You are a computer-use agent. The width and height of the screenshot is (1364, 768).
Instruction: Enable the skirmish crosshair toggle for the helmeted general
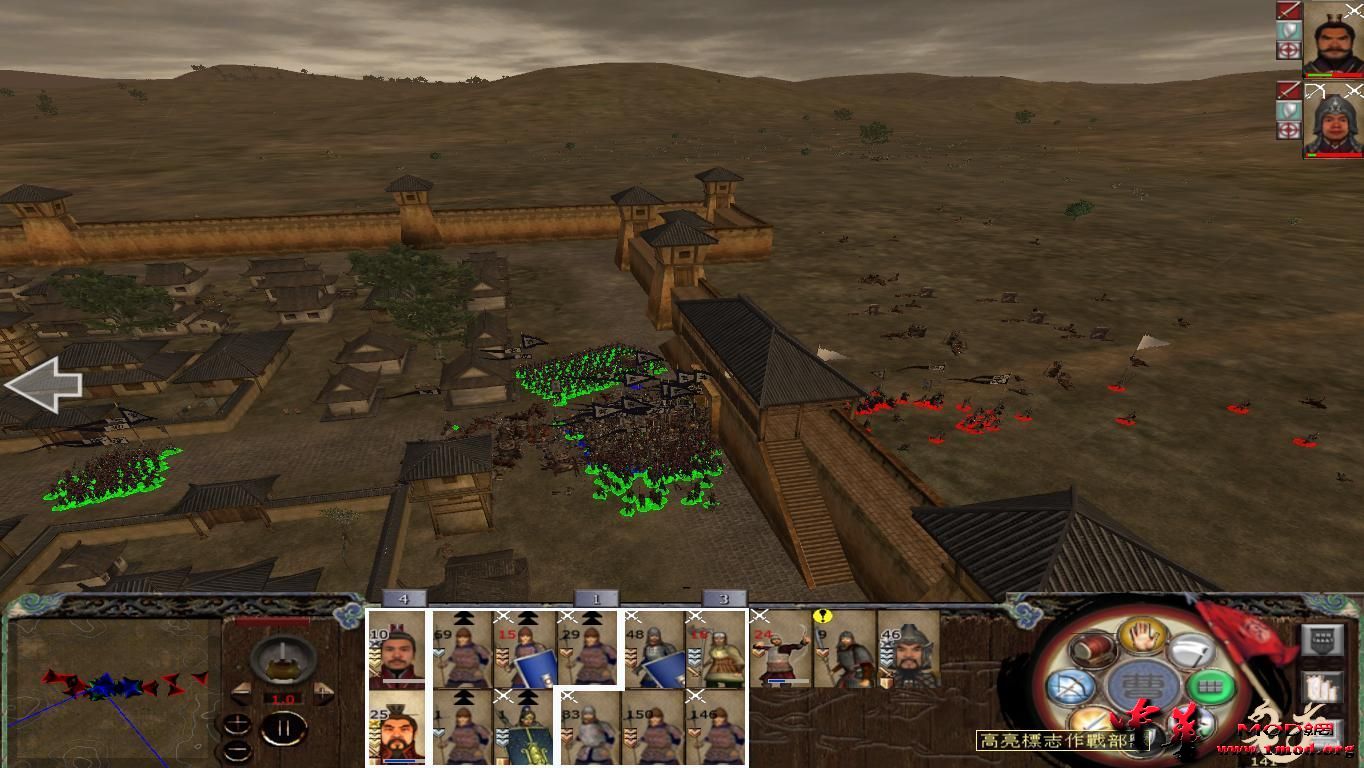point(1289,127)
